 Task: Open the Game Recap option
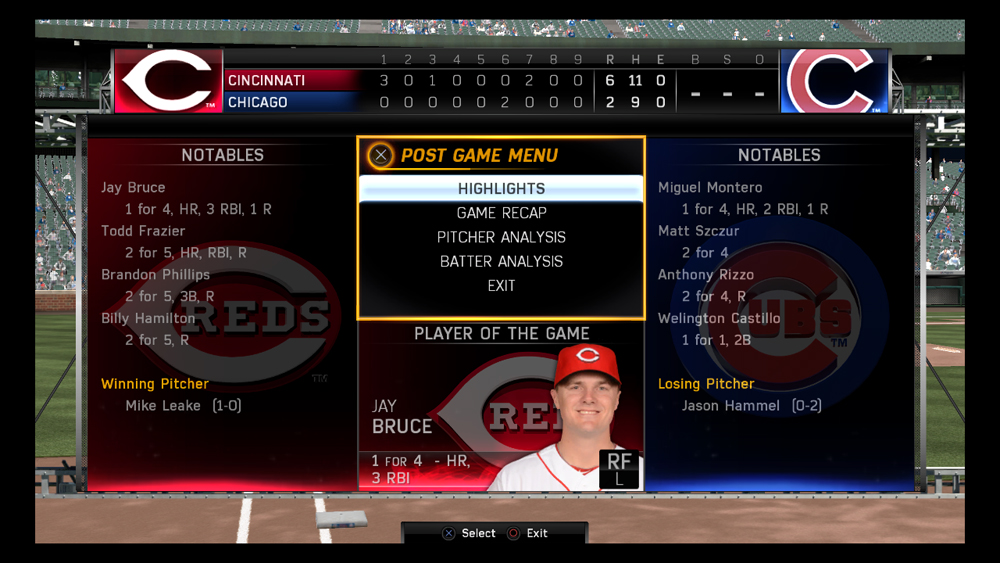pyautogui.click(x=501, y=213)
